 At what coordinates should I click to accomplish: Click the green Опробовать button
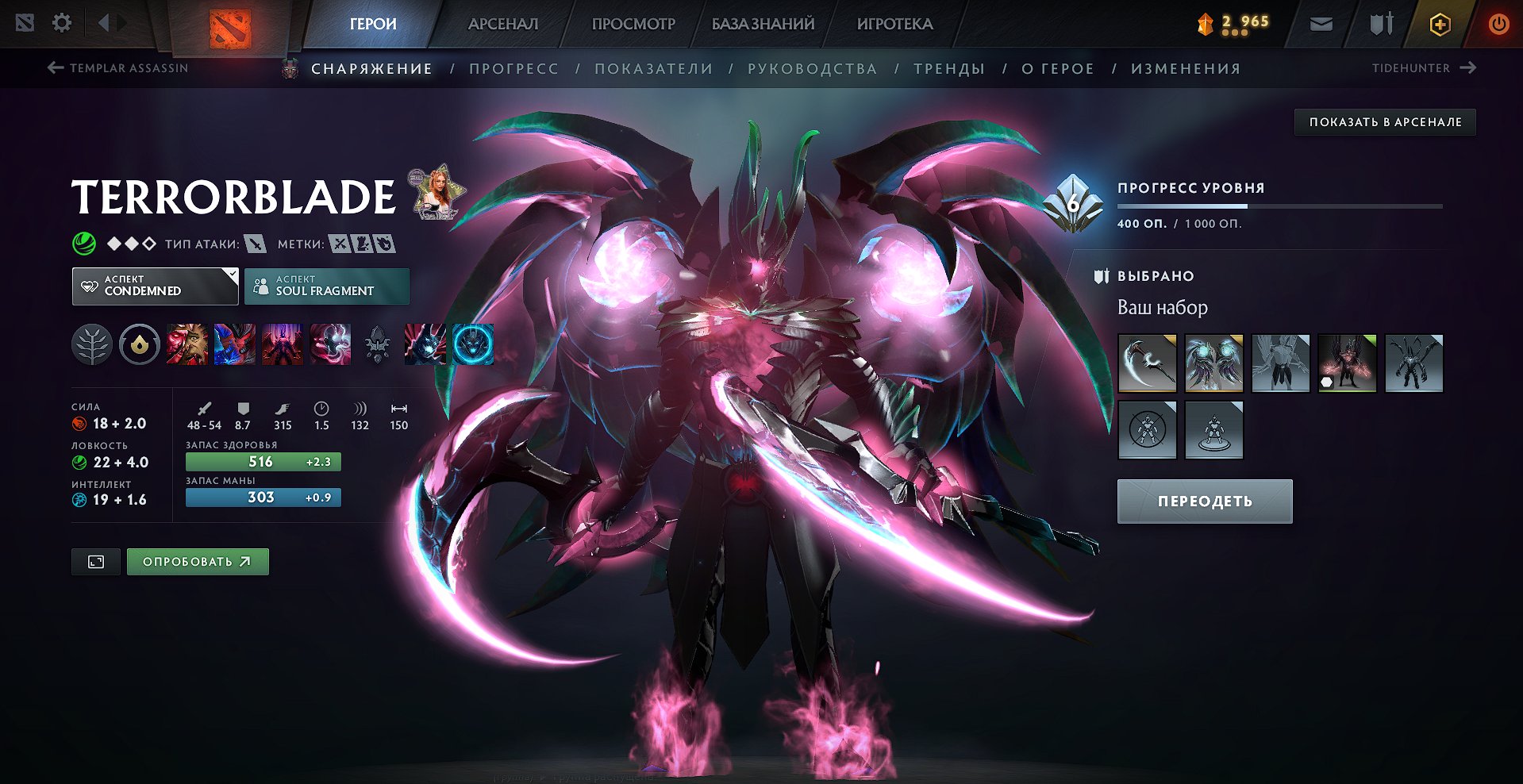click(197, 562)
